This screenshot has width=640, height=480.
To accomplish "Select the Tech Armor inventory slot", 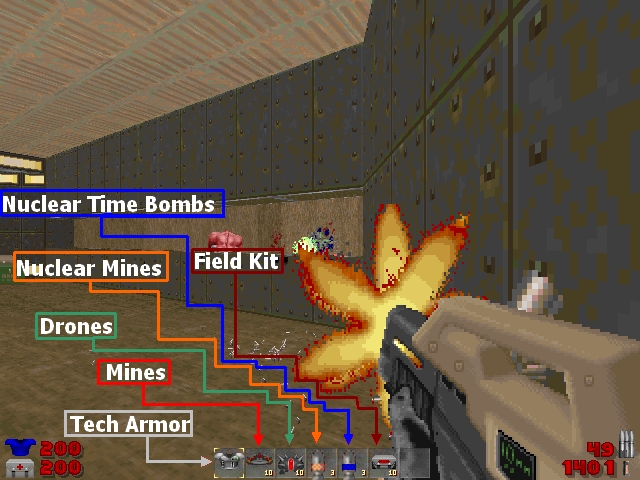I will click(x=229, y=461).
